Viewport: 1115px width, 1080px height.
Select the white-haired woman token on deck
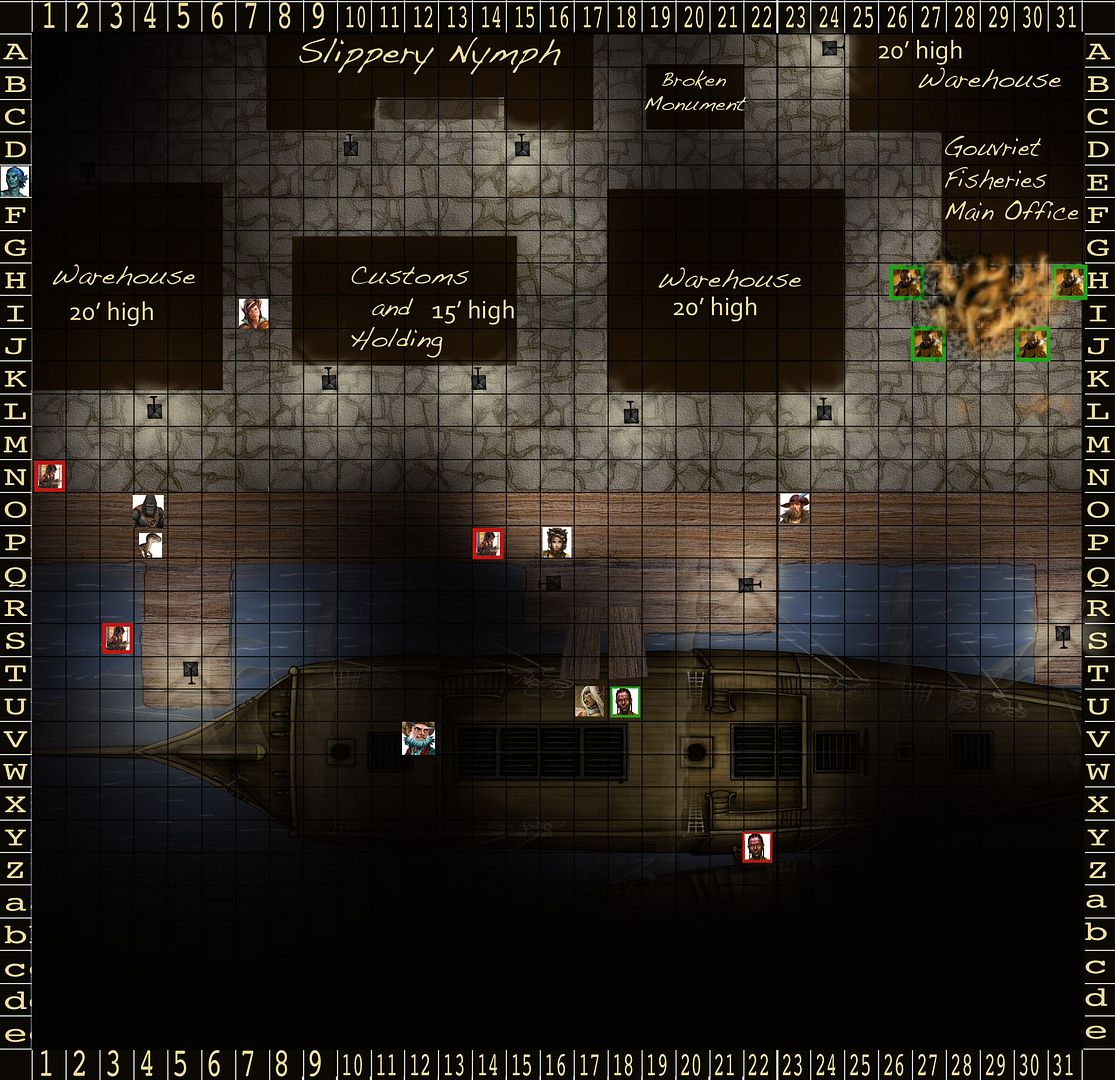coord(591,702)
